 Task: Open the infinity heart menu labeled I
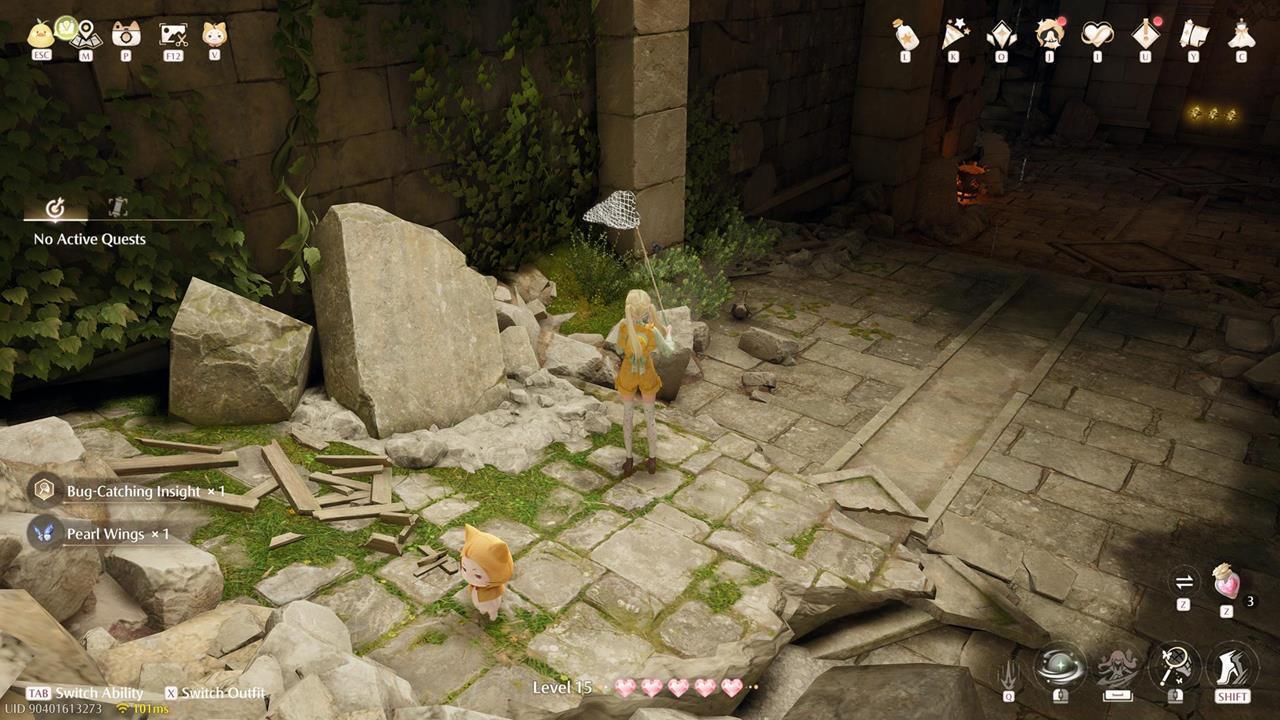1098,35
